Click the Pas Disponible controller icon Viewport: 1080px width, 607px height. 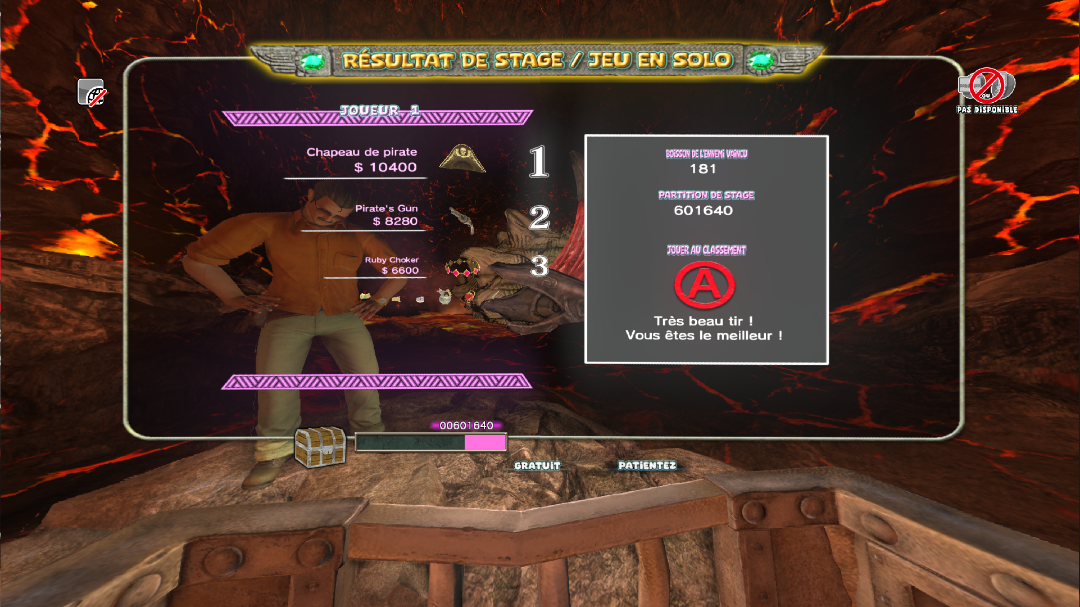pyautogui.click(x=986, y=86)
